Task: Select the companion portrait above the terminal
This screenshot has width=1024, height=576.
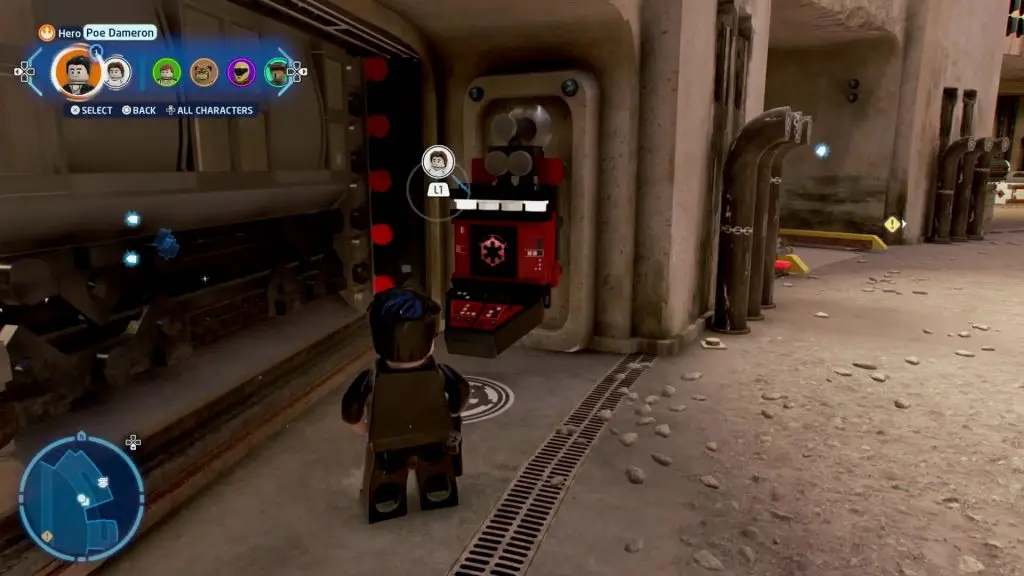Action: tap(438, 160)
